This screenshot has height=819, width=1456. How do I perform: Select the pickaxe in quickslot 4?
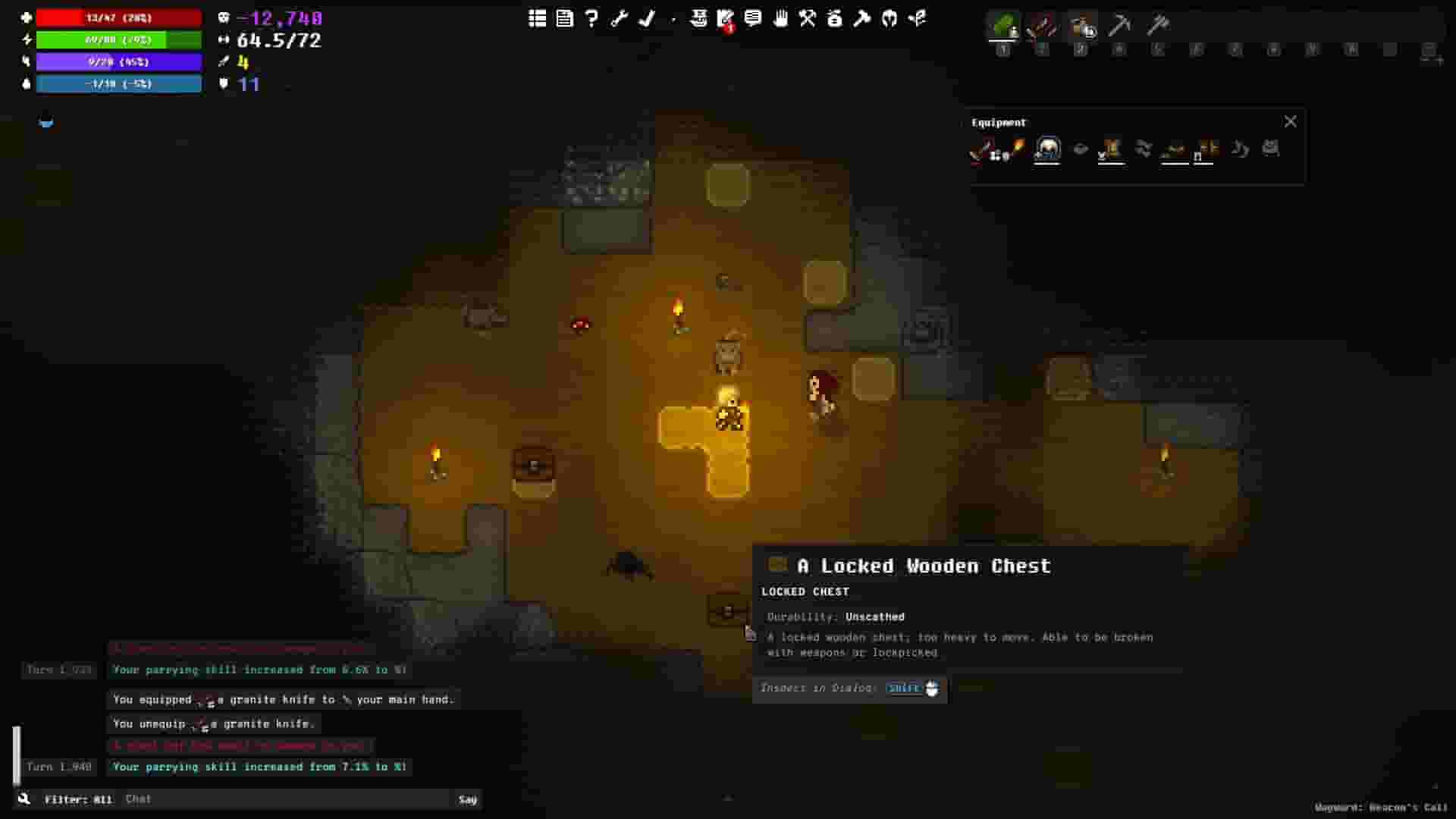pyautogui.click(x=1122, y=27)
